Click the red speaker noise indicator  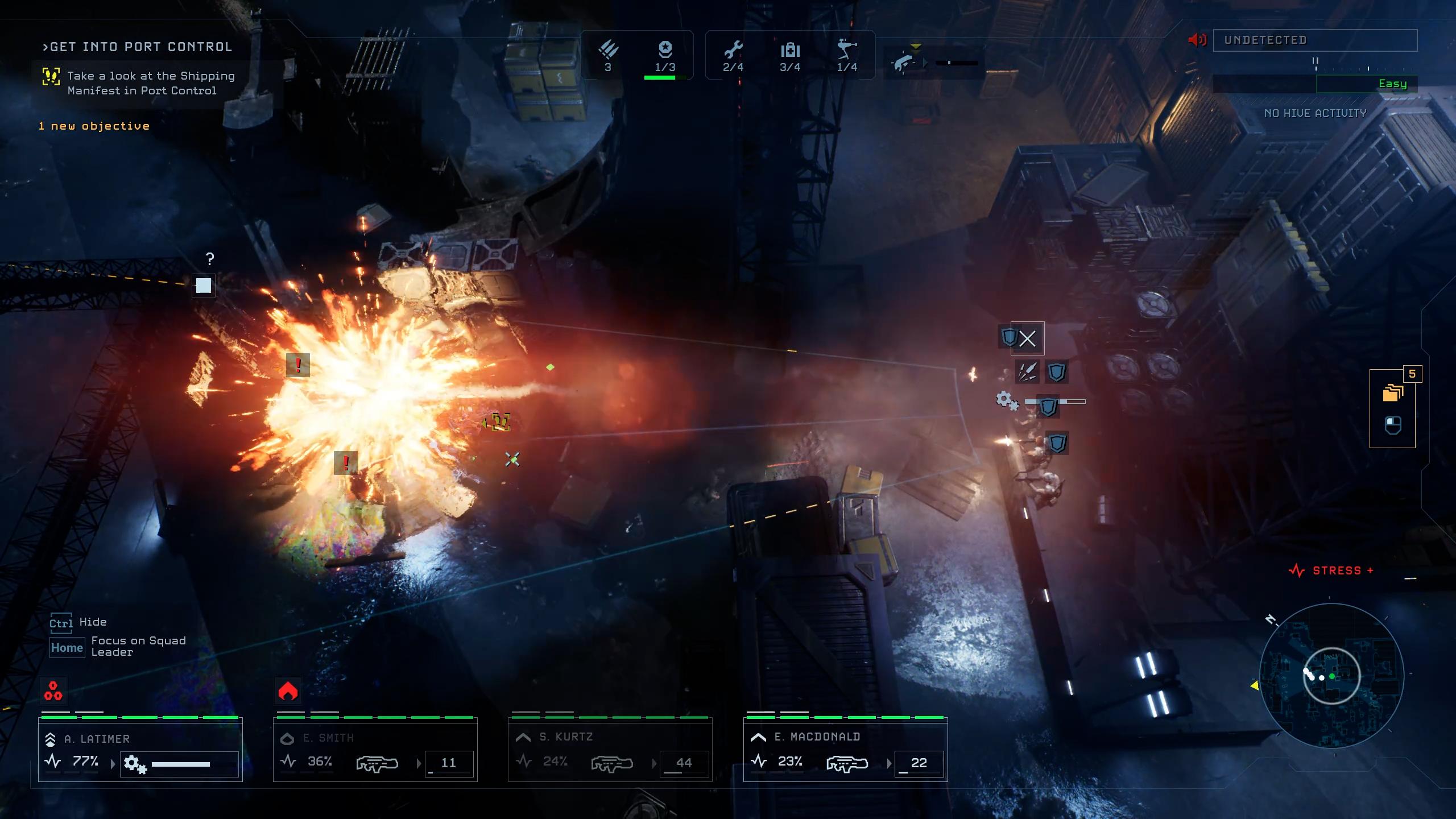[1197, 40]
